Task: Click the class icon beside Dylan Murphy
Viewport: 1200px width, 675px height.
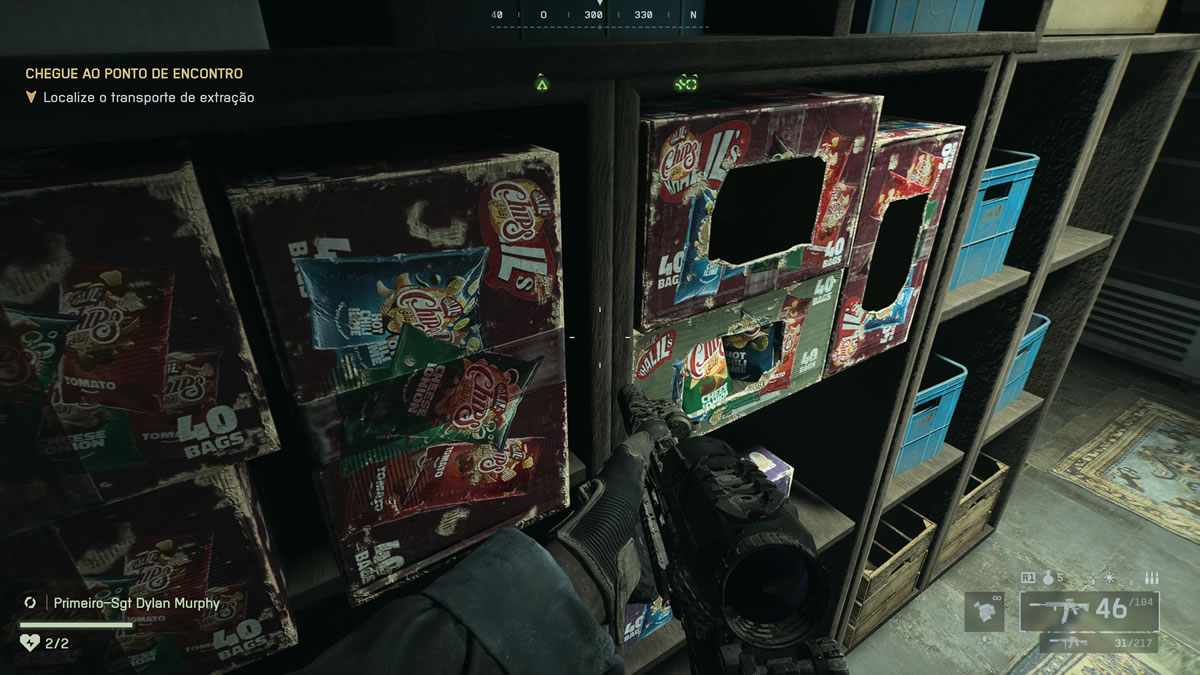Action: click(x=30, y=603)
